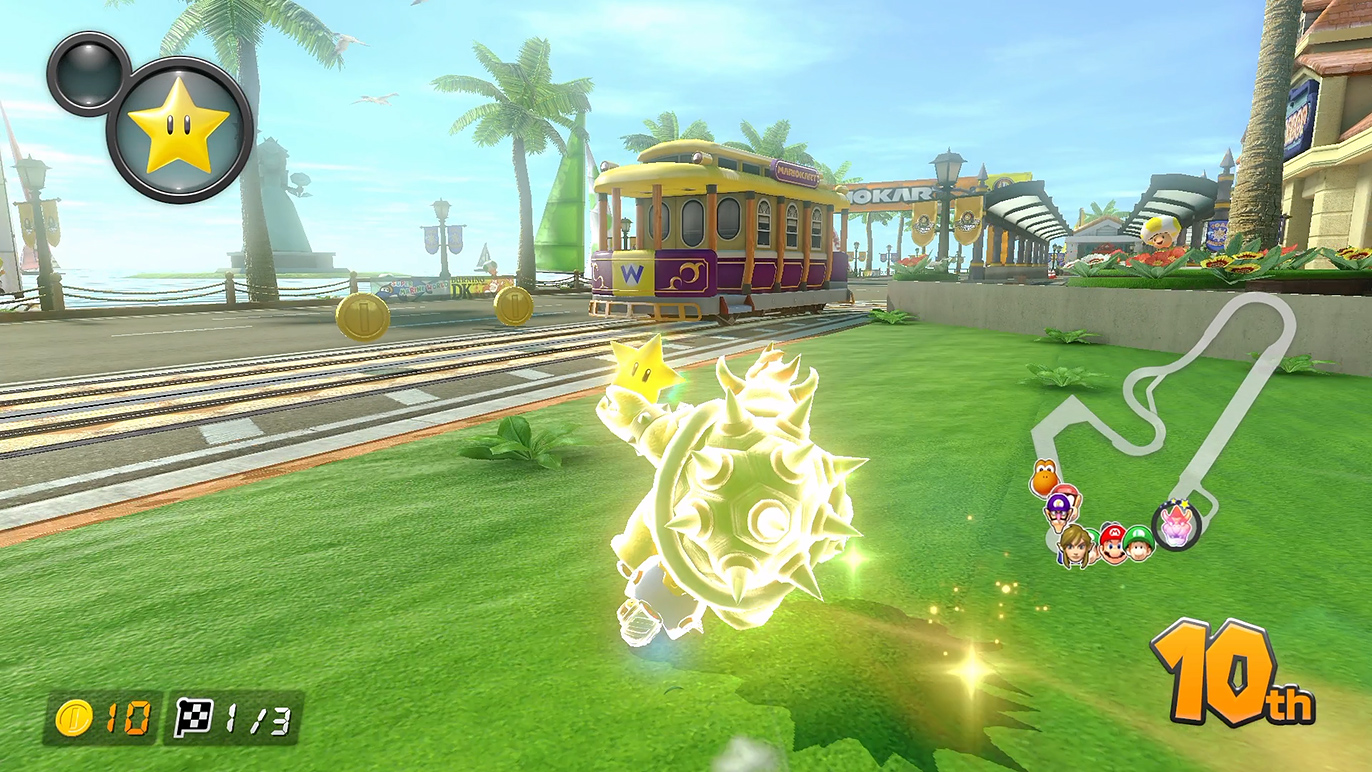Select the orange Yoshi racer marker
This screenshot has height=772, width=1372.
(1043, 477)
